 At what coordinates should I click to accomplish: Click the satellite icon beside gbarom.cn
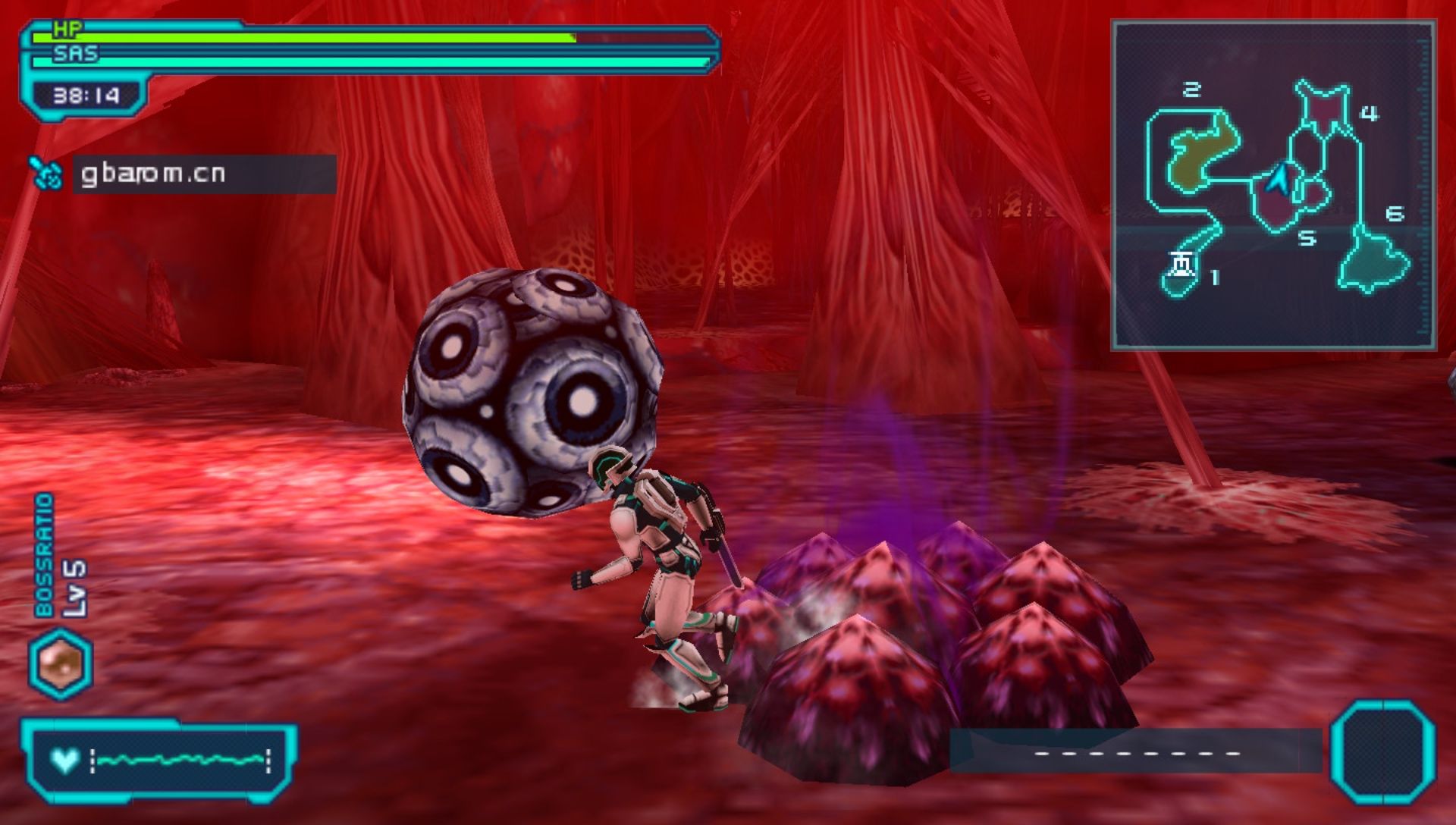[x=46, y=174]
